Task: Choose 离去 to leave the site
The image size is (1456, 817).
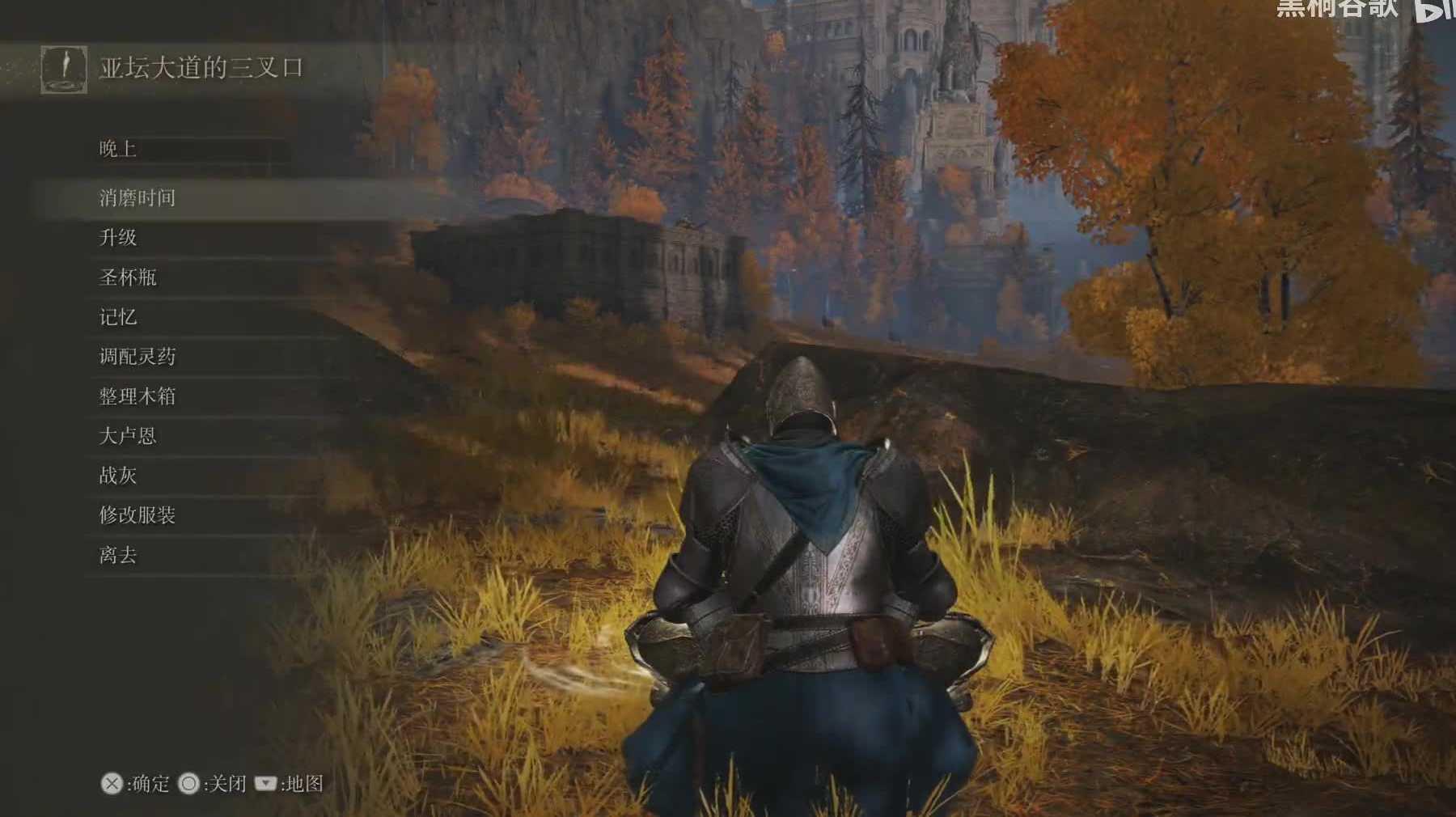Action: click(118, 555)
